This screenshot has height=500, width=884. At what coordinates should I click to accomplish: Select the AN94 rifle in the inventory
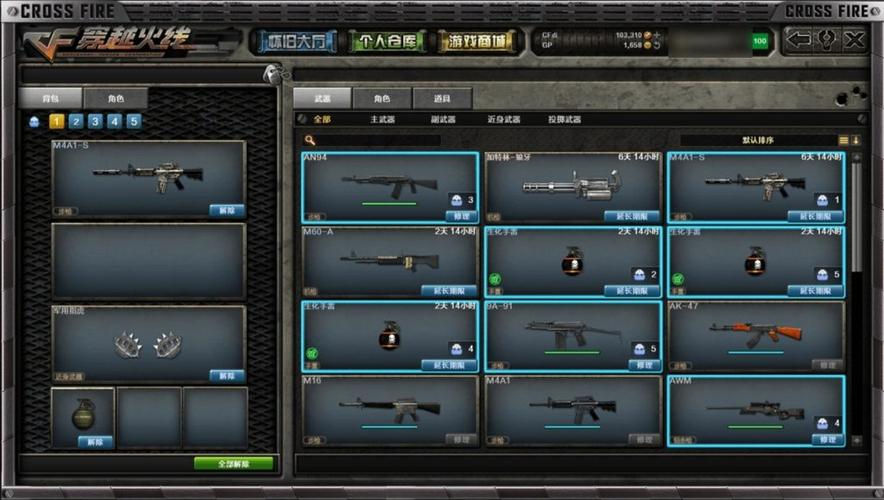389,185
